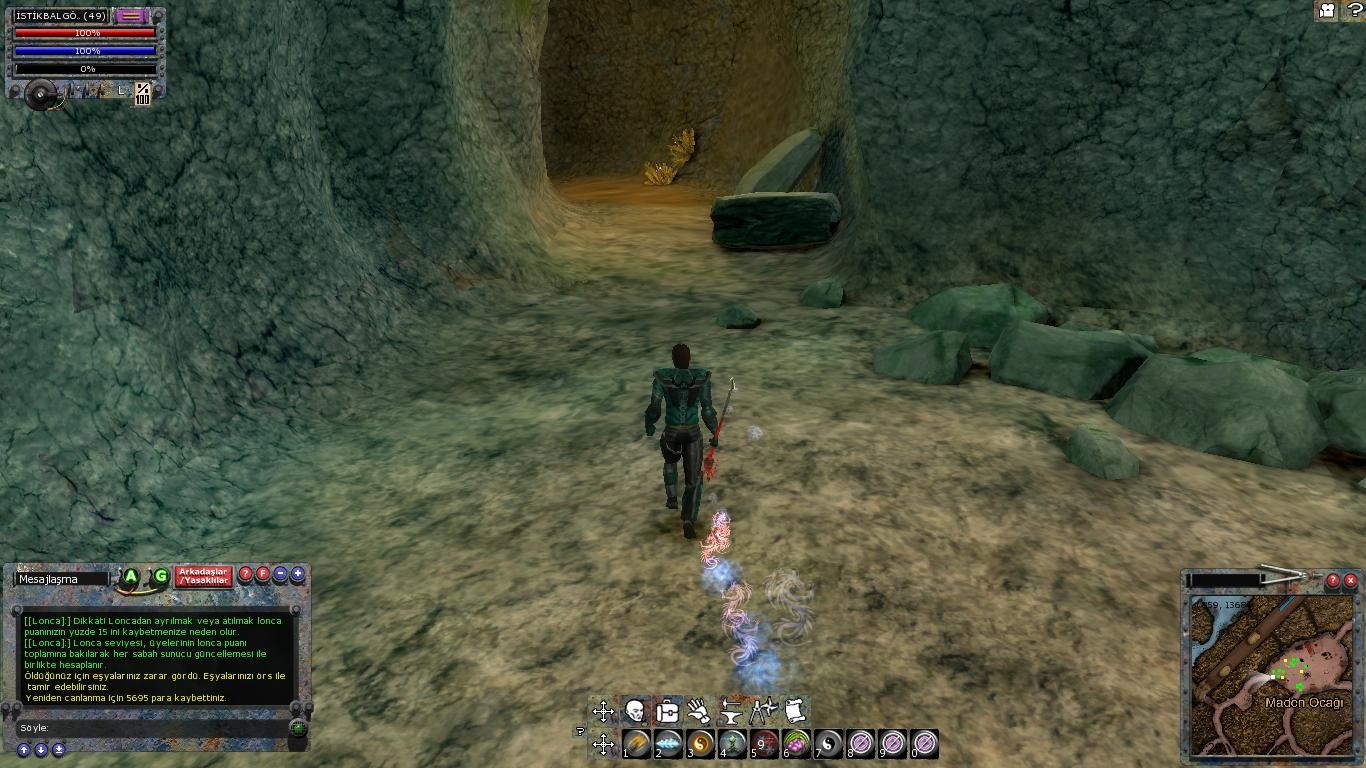Open the Arkadaşlar/Yasaklılar friends list
1366x768 pixels.
[x=204, y=576]
